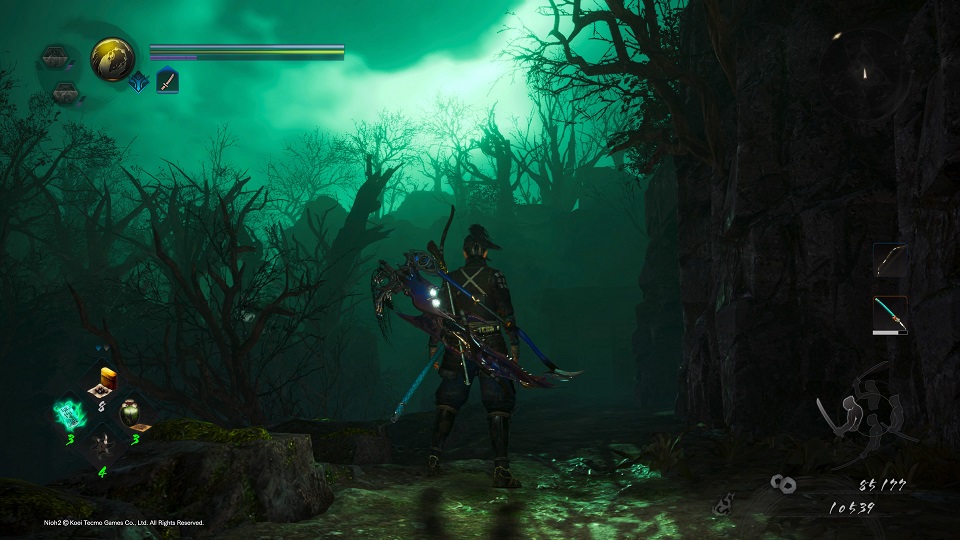Activate the glowing green talisman shortcut
This screenshot has width=960, height=540.
click(x=69, y=413)
